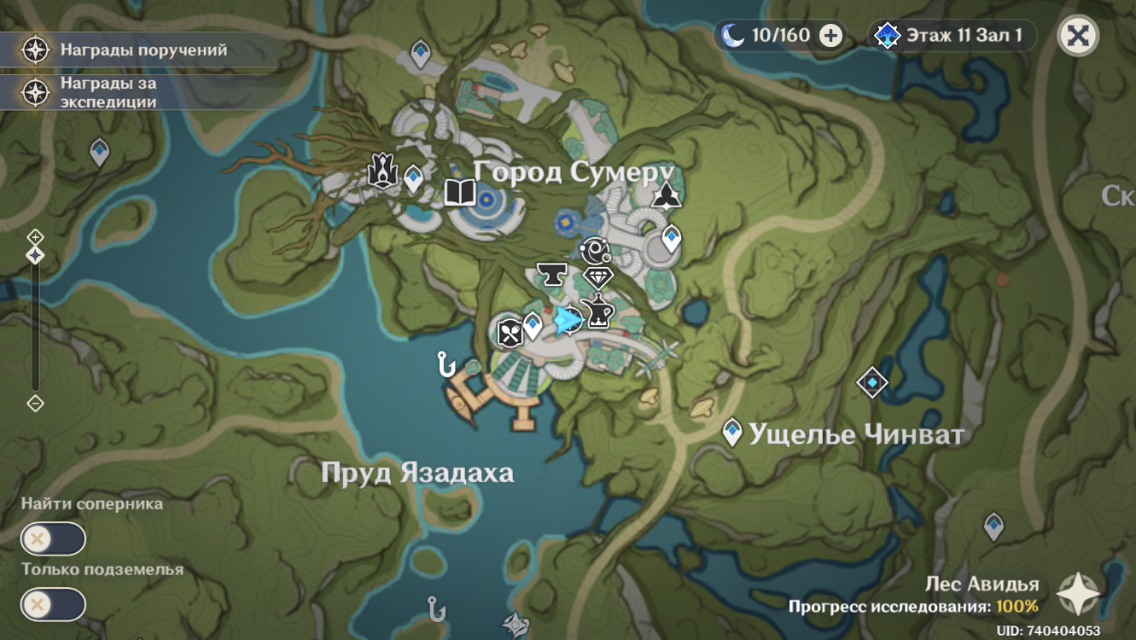Zoom in with the map zoom plus button
1136x640 pixels.
pyautogui.click(x=36, y=237)
